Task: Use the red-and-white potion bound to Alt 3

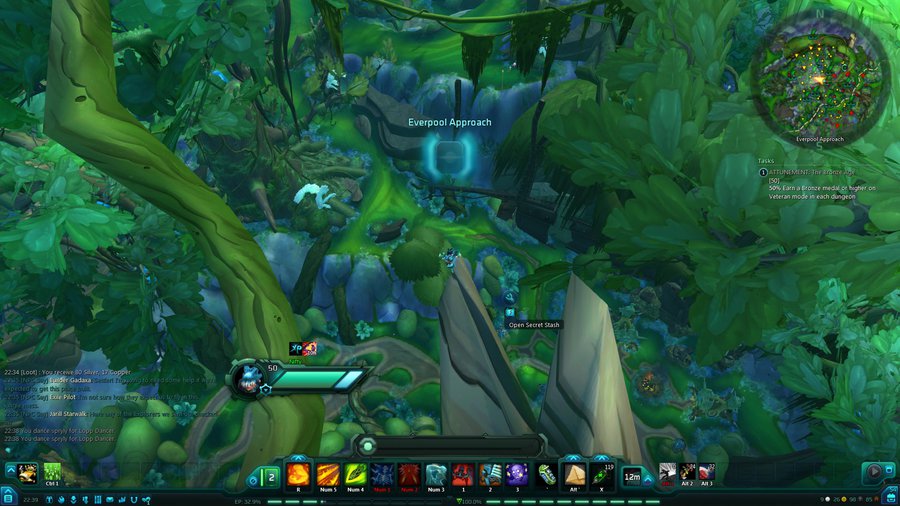Action: [x=707, y=471]
